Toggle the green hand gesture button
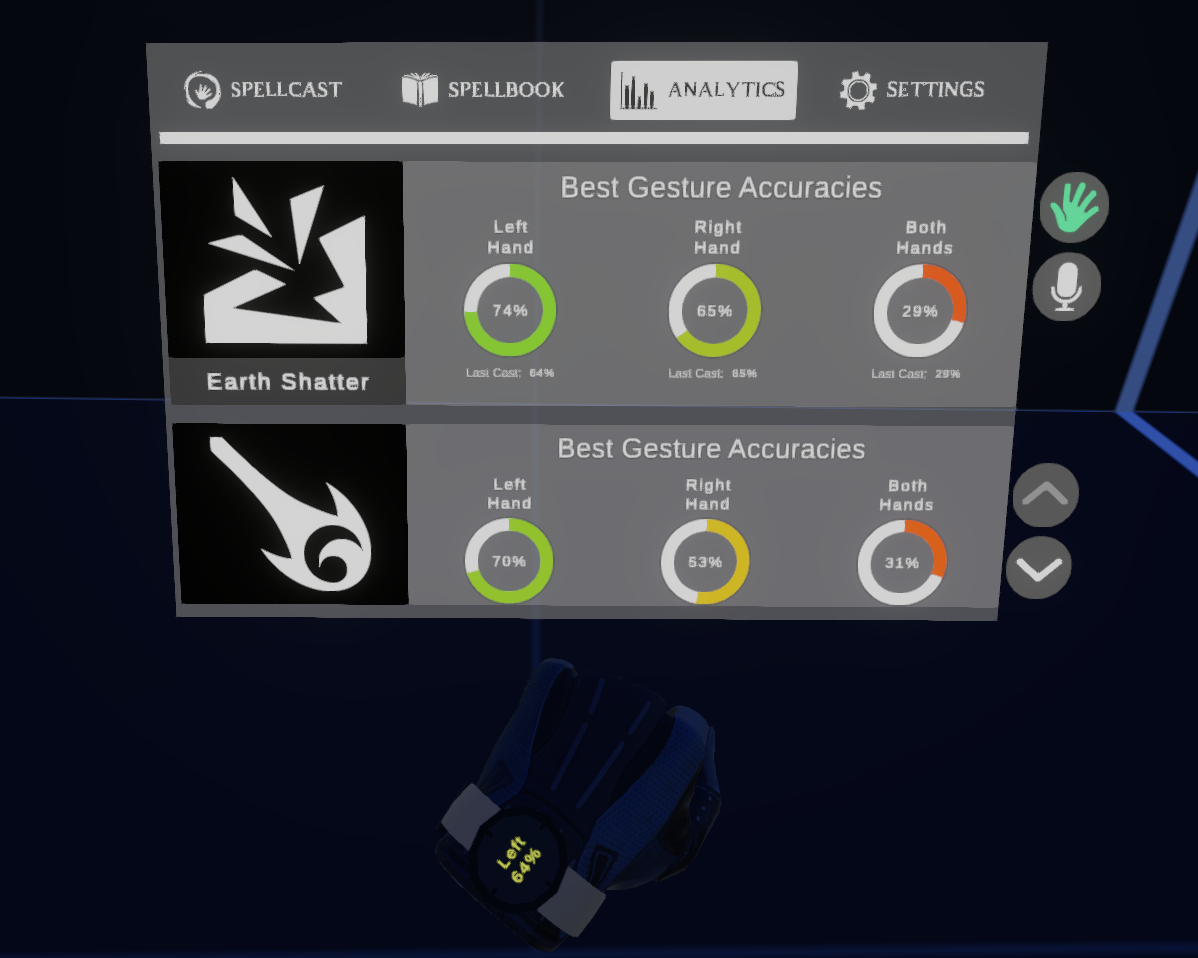 (x=1074, y=208)
